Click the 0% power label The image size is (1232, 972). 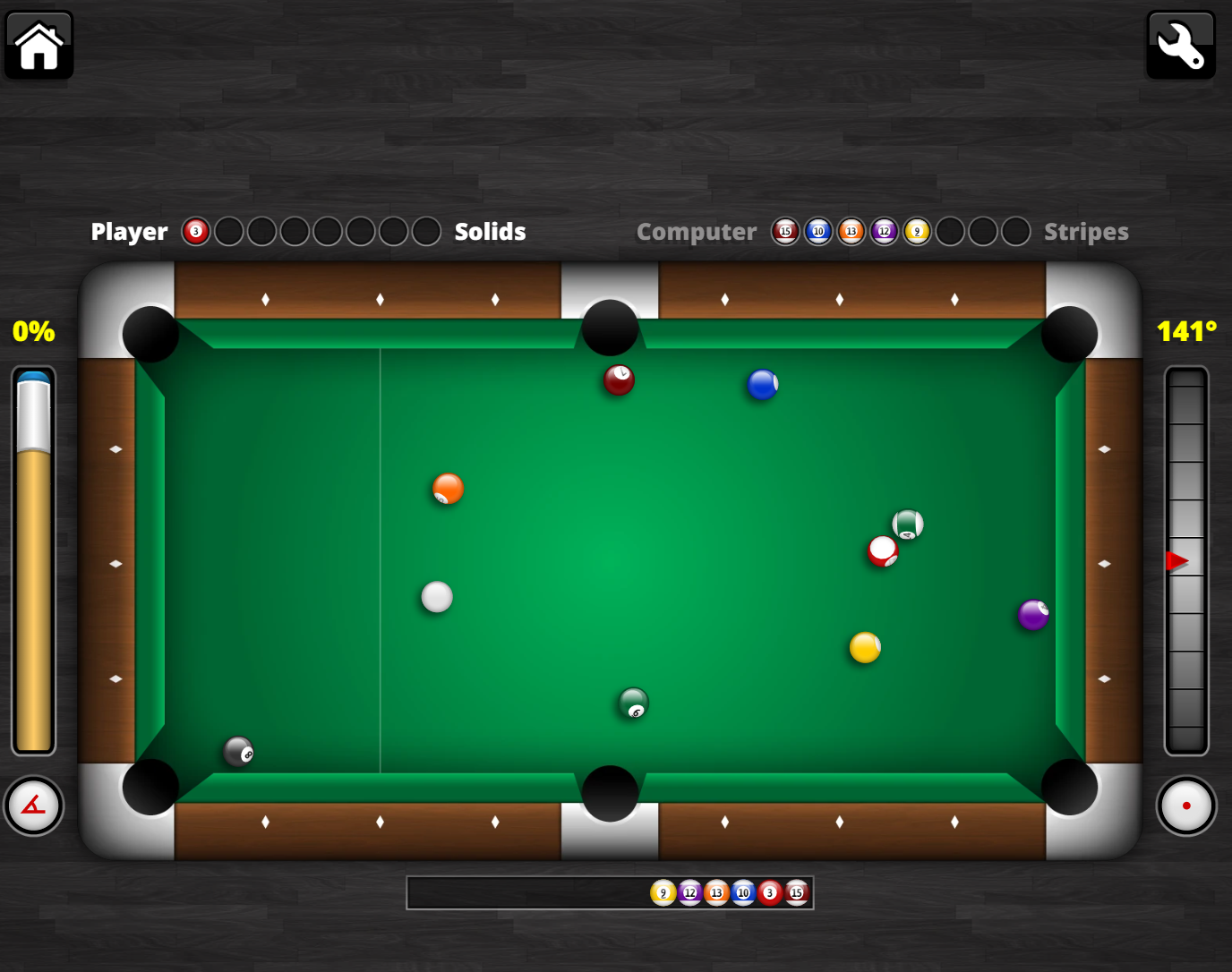click(33, 331)
